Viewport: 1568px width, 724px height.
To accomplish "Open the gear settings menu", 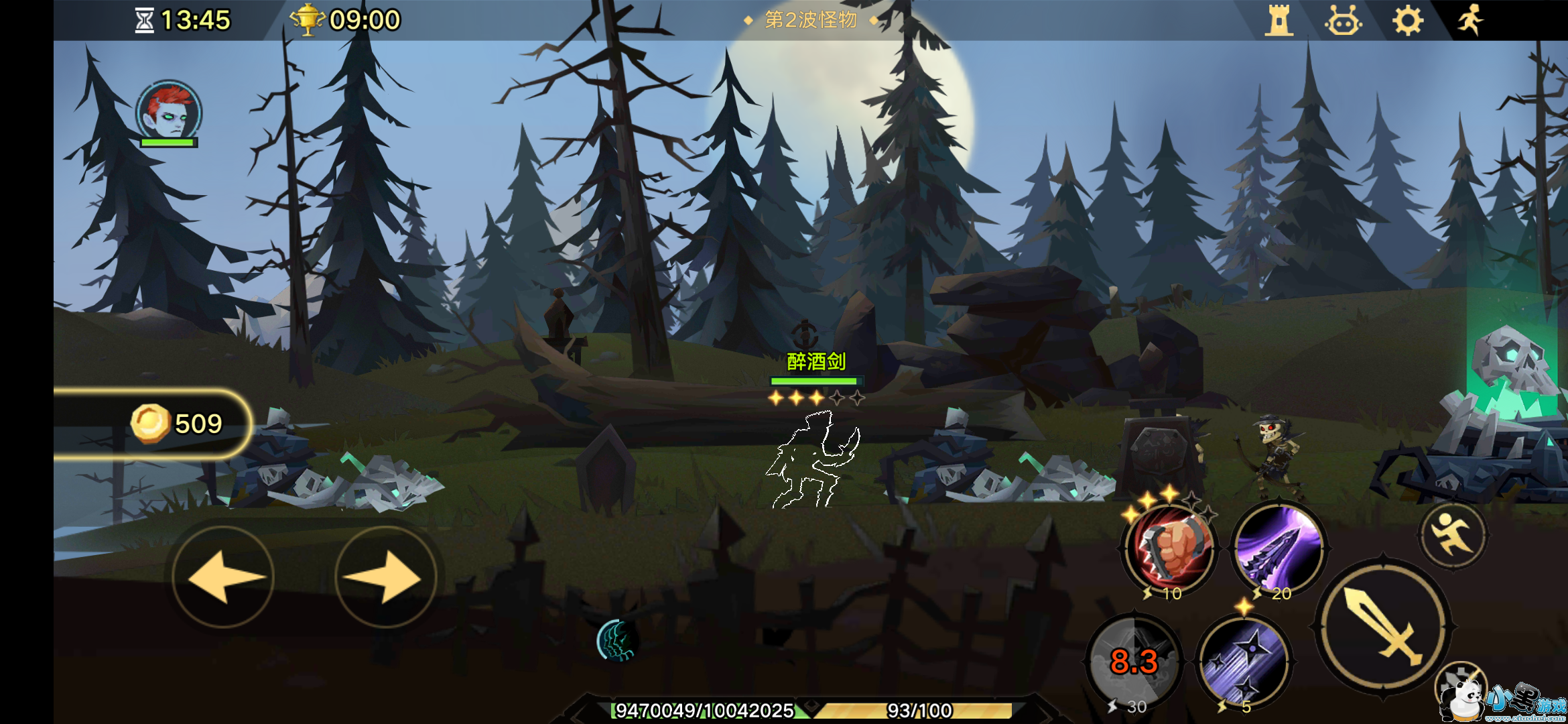I will 1407,21.
